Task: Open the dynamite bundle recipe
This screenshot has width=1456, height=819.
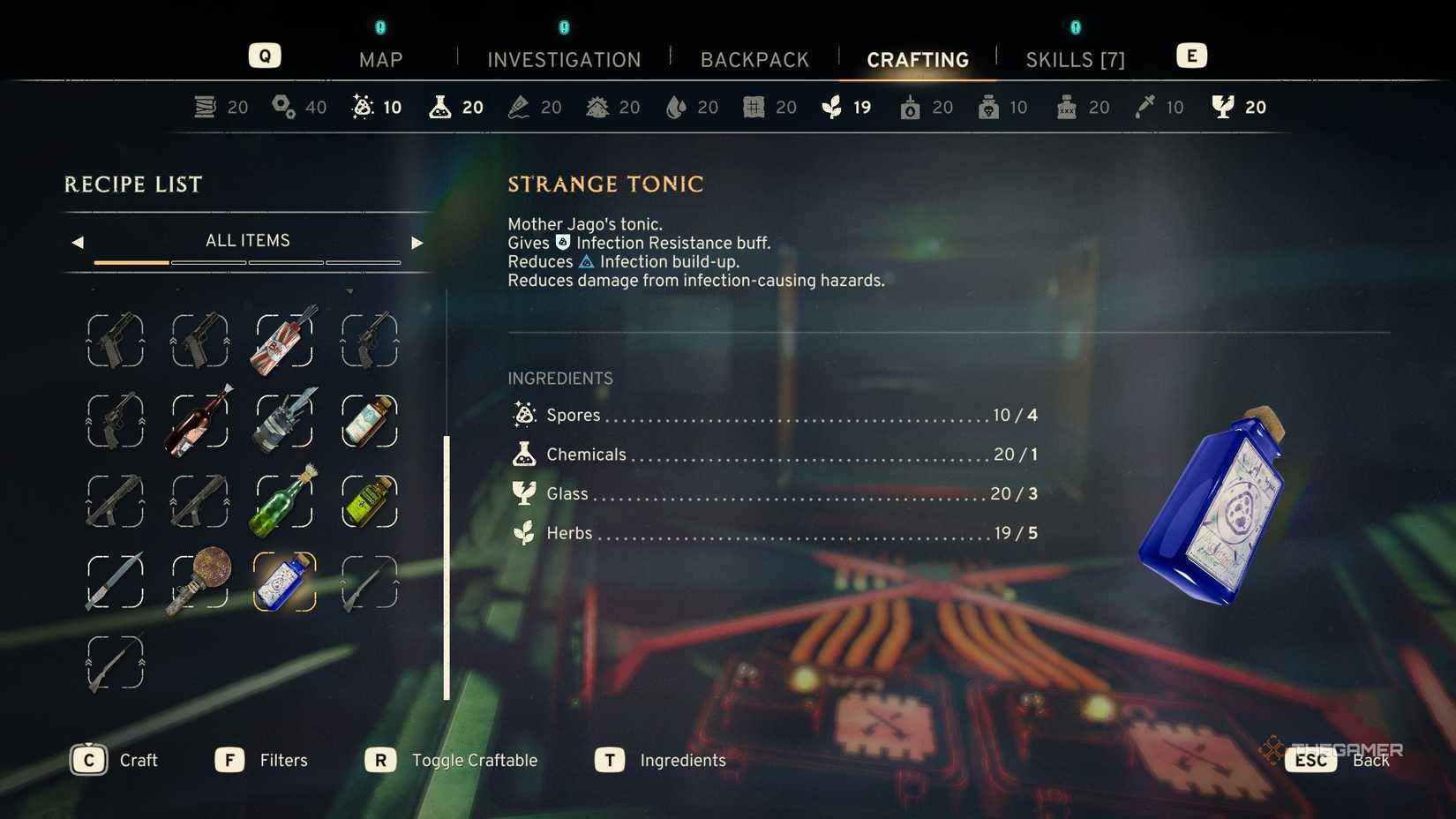Action: tap(282, 341)
